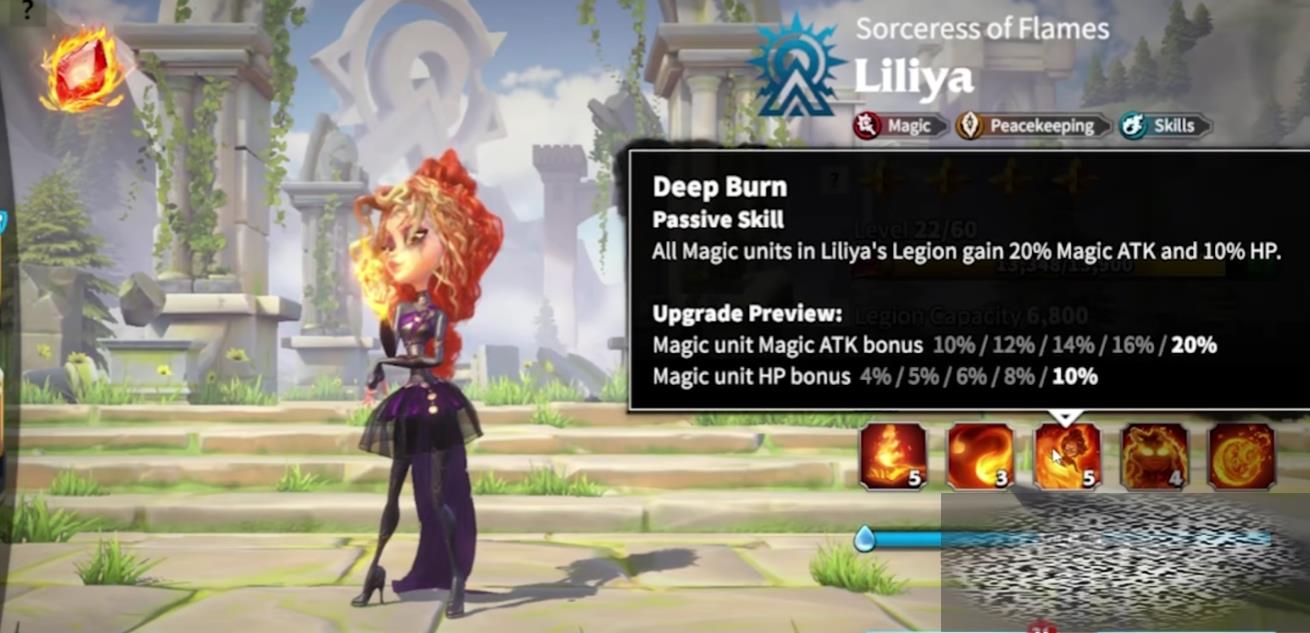Open the swirling fireball skill with level 3
Viewport: 1310px width, 633px height.
[980, 456]
